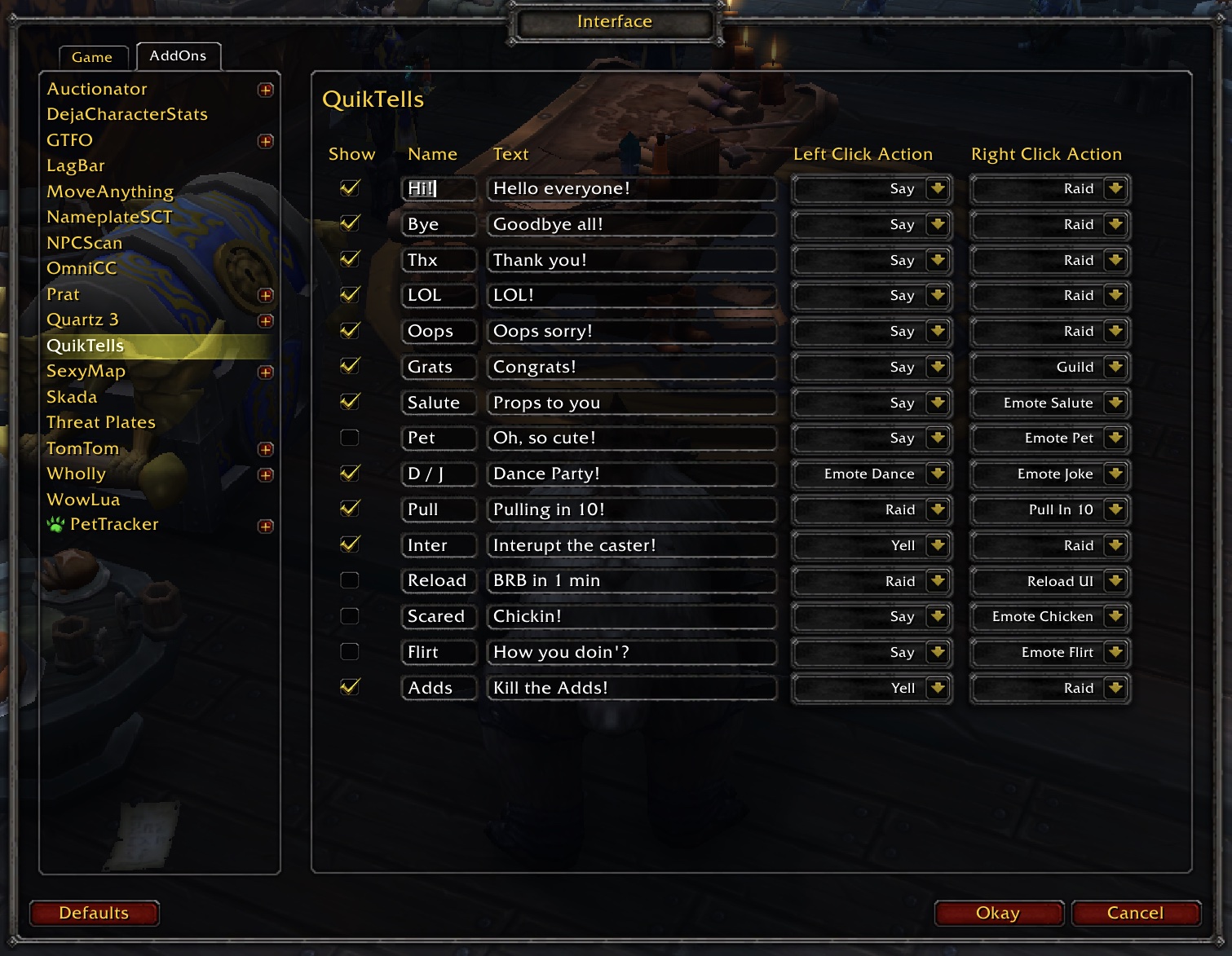
Task: Open the Guild right click dropdown
Action: 1115,367
